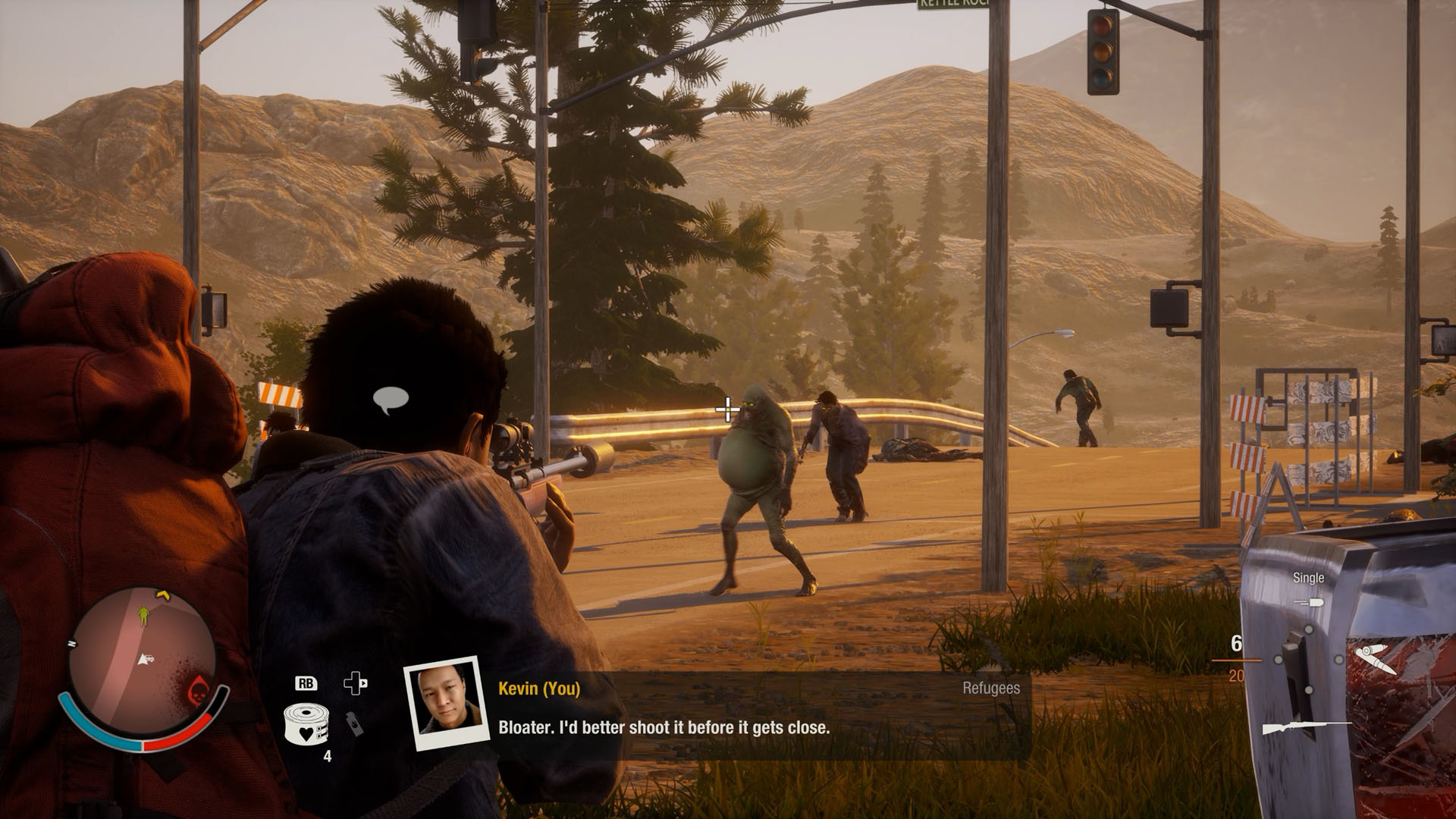This screenshot has height=819, width=1456.
Task: Click the red plague skull on the minimap
Action: click(199, 691)
